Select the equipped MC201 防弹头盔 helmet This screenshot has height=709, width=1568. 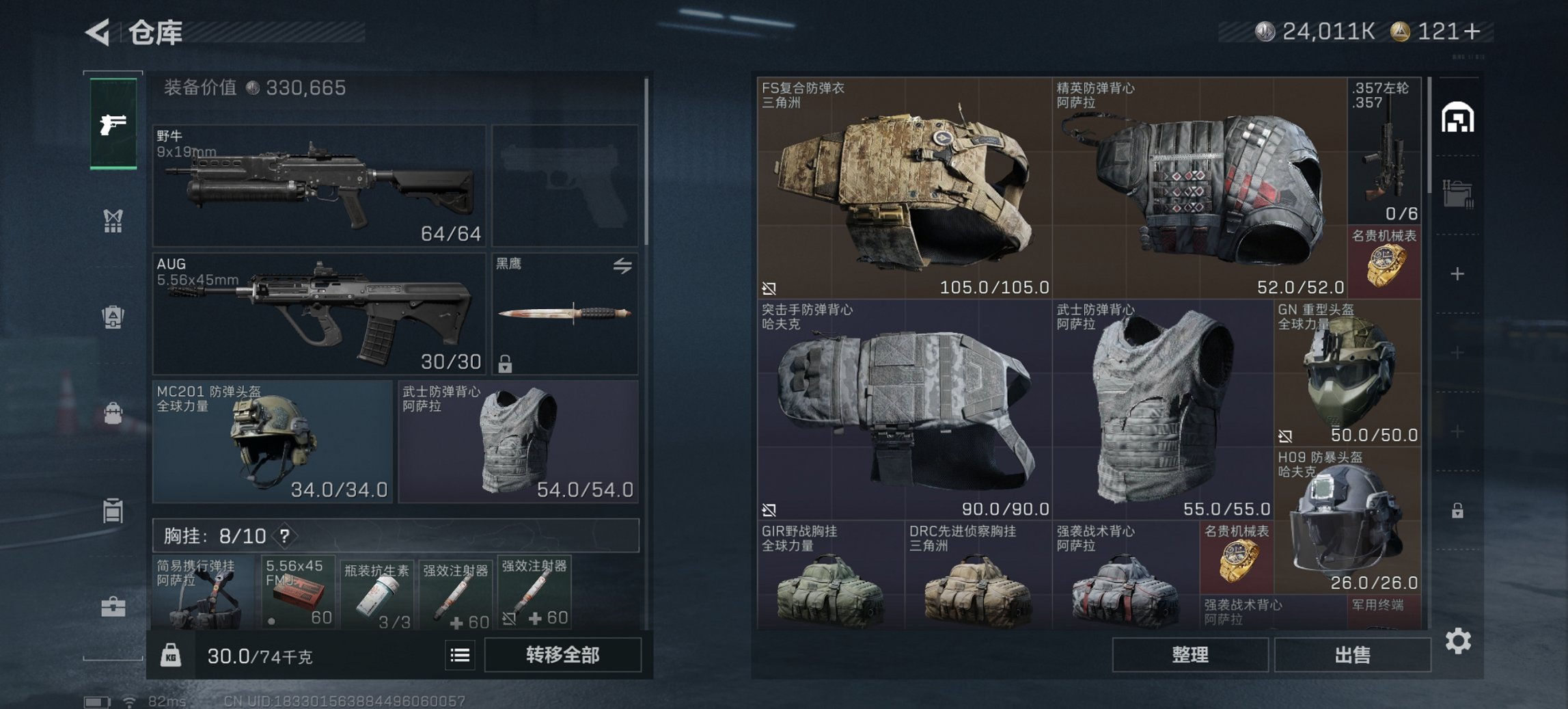[x=273, y=442]
